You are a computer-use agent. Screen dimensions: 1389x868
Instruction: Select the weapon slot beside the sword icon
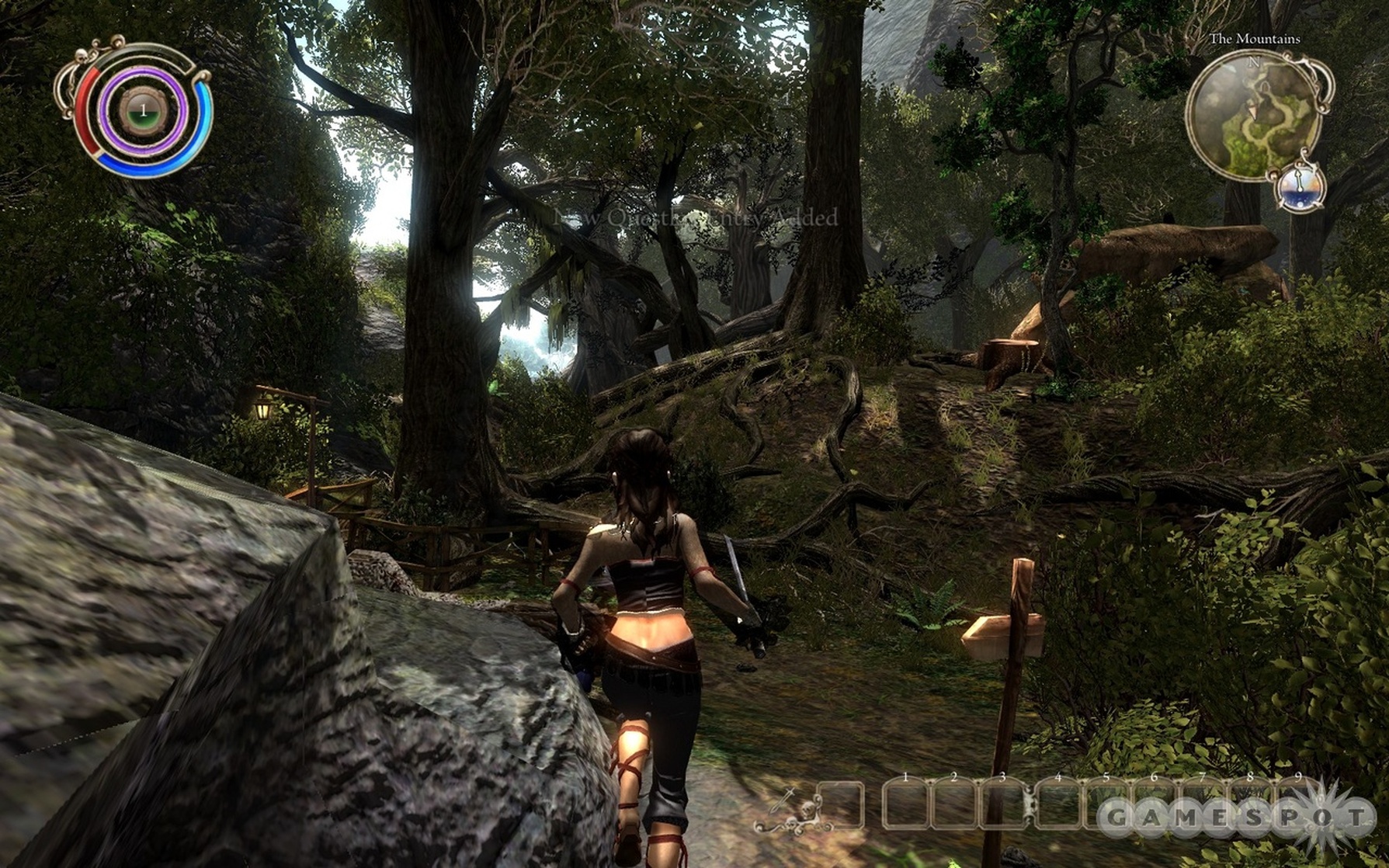(x=839, y=805)
